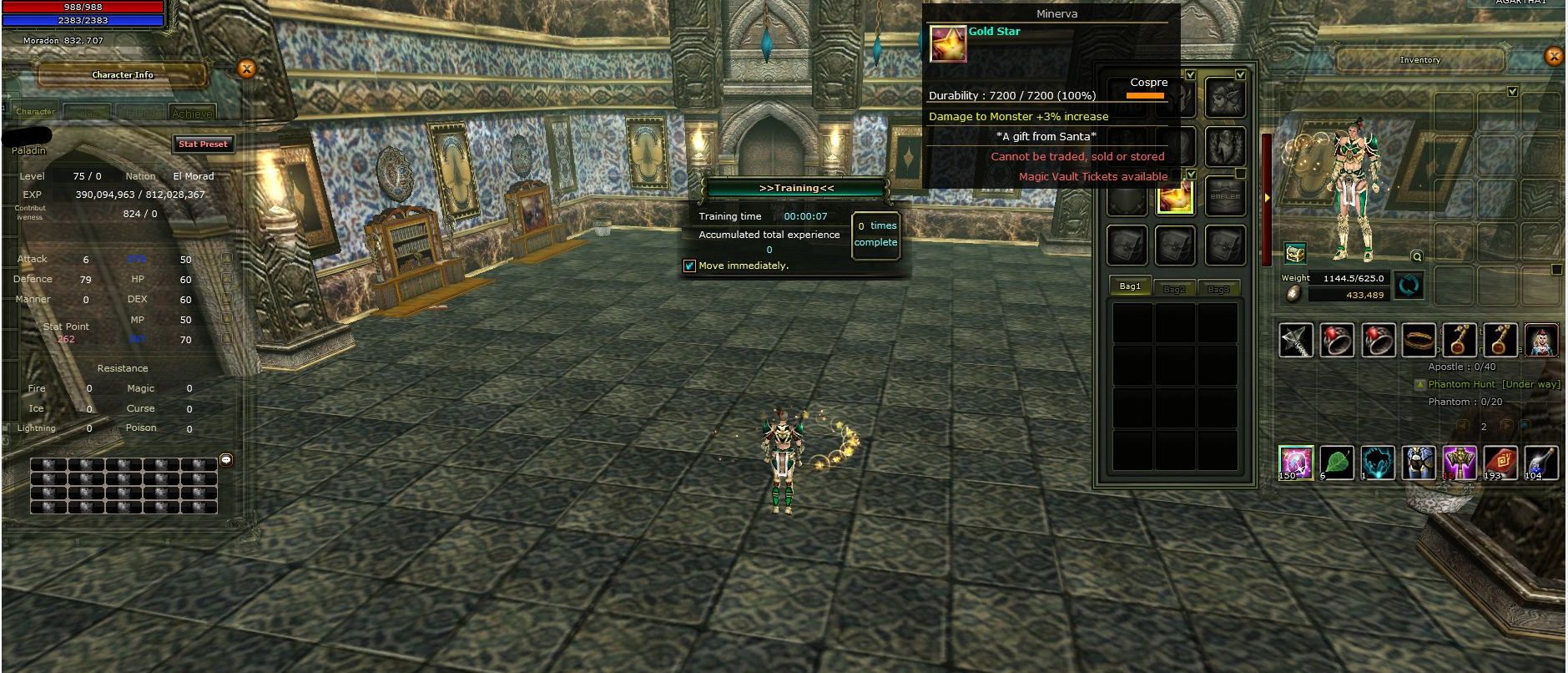Click the blue rotate arrows icon in inventory

click(x=1409, y=286)
